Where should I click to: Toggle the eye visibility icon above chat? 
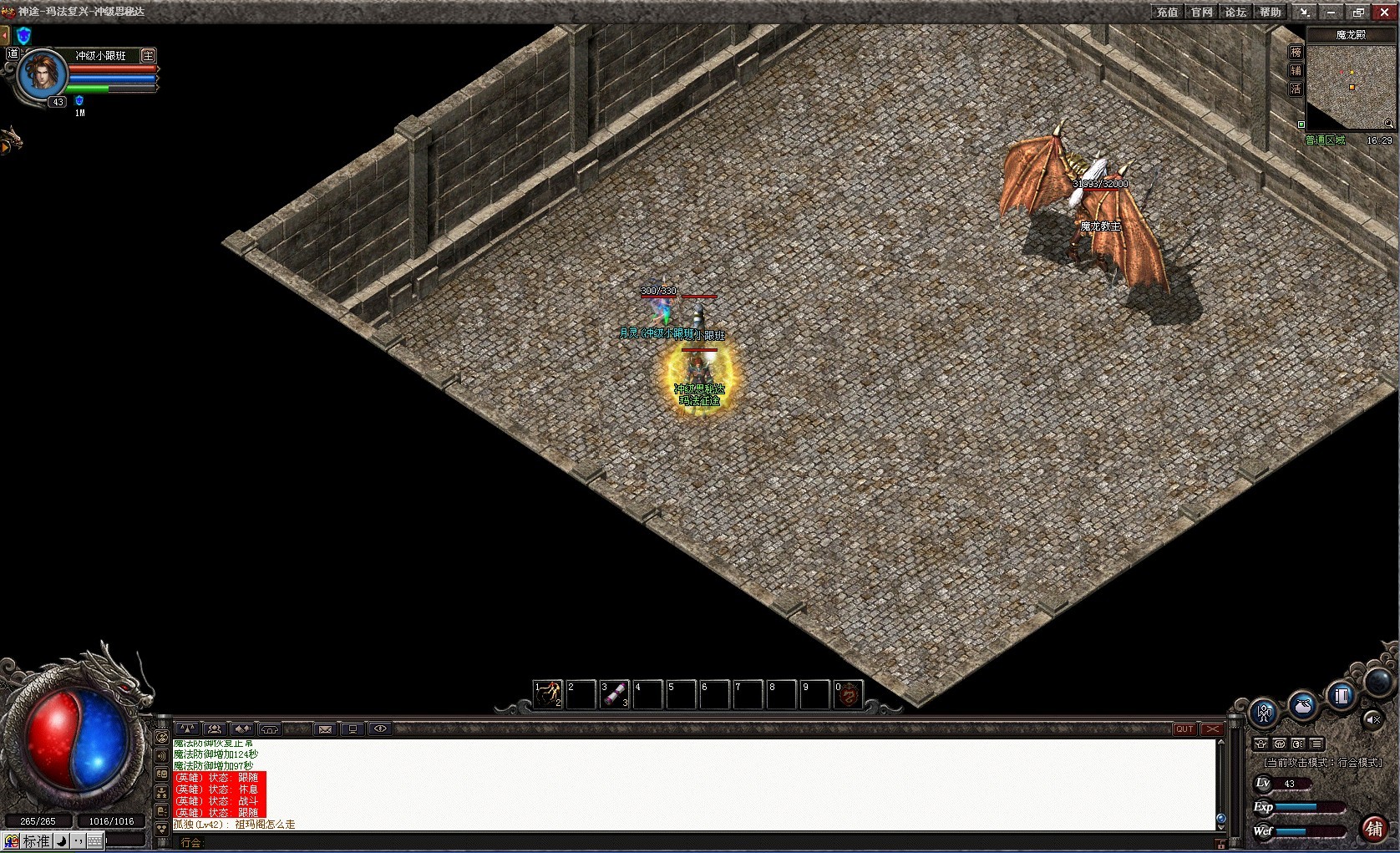[381, 729]
